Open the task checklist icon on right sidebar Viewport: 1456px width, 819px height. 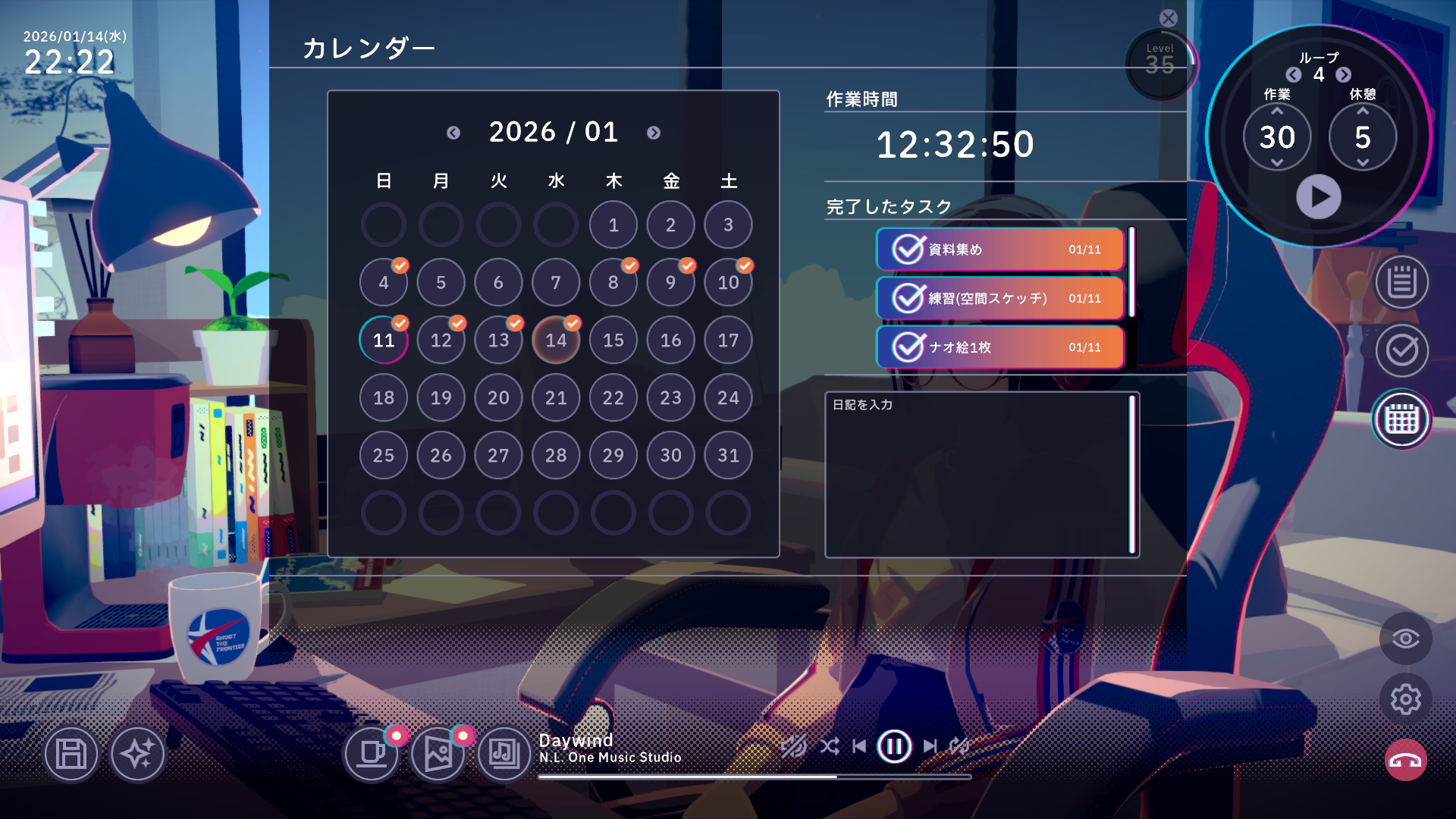[x=1403, y=351]
